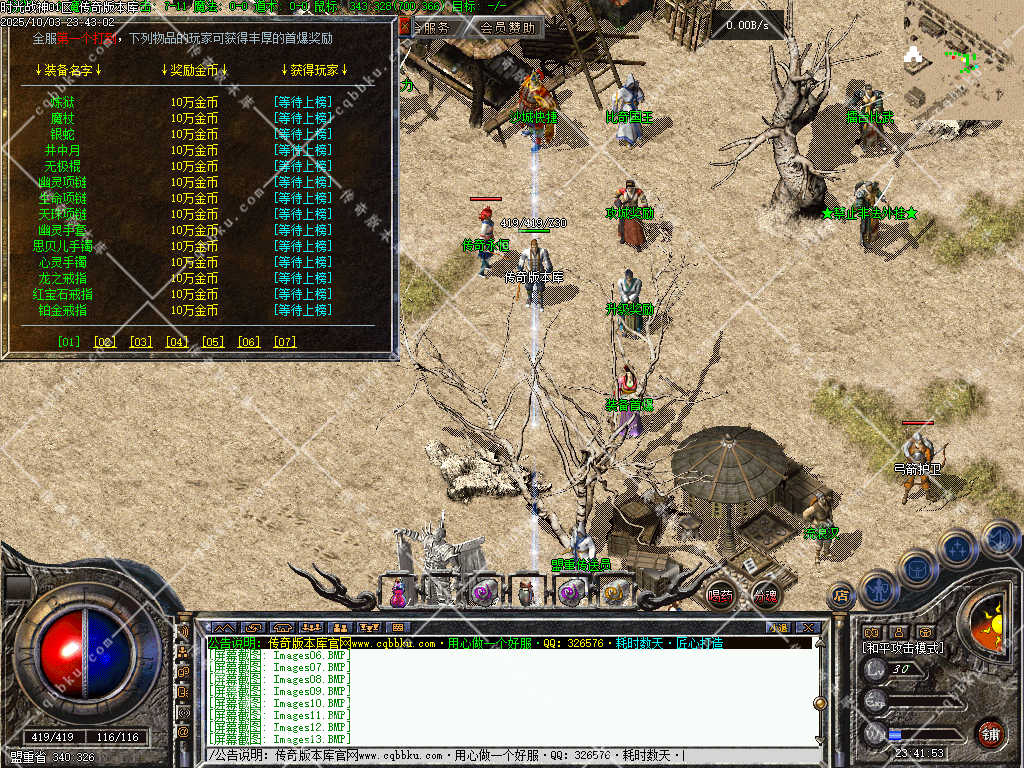Viewport: 1024px width, 768px height.
Task: Select the 10万金币 reward for 魔杖
Action: point(194,118)
